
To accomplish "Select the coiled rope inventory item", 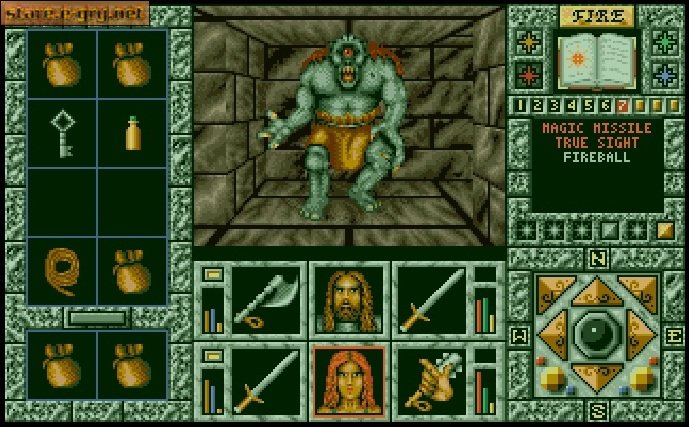I will click(x=62, y=270).
